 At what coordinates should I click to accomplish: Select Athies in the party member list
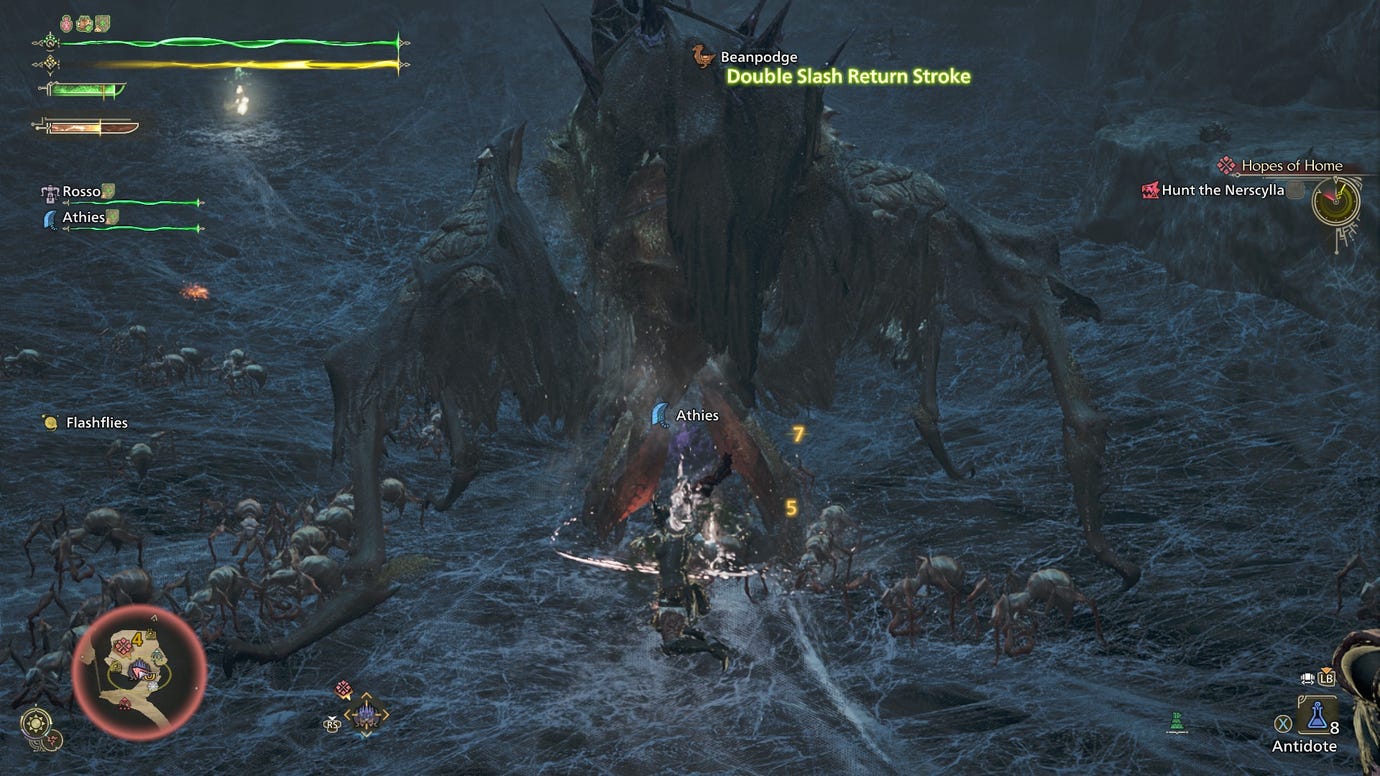click(x=85, y=217)
